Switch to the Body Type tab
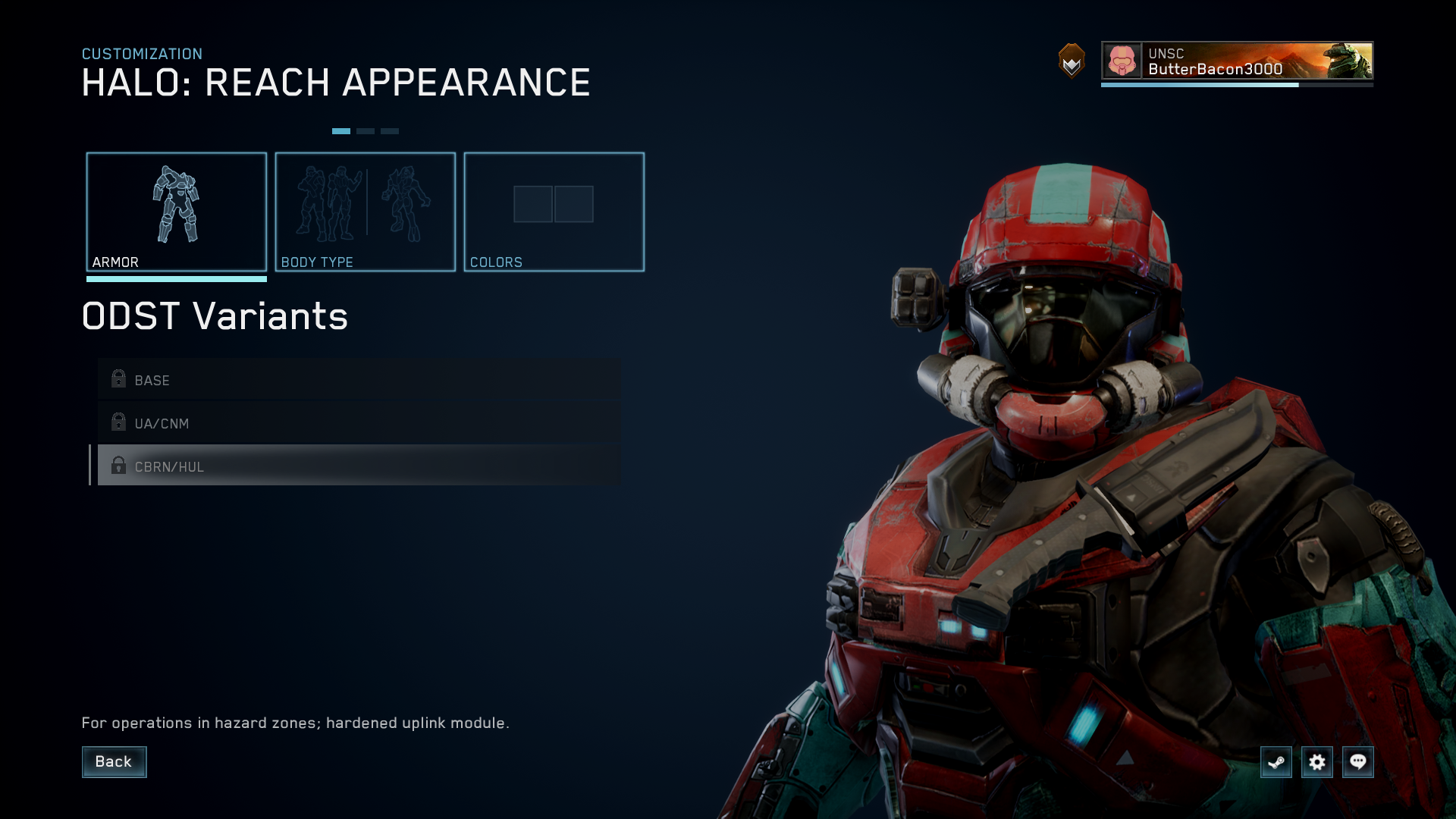The width and height of the screenshot is (1456, 819). (x=365, y=212)
